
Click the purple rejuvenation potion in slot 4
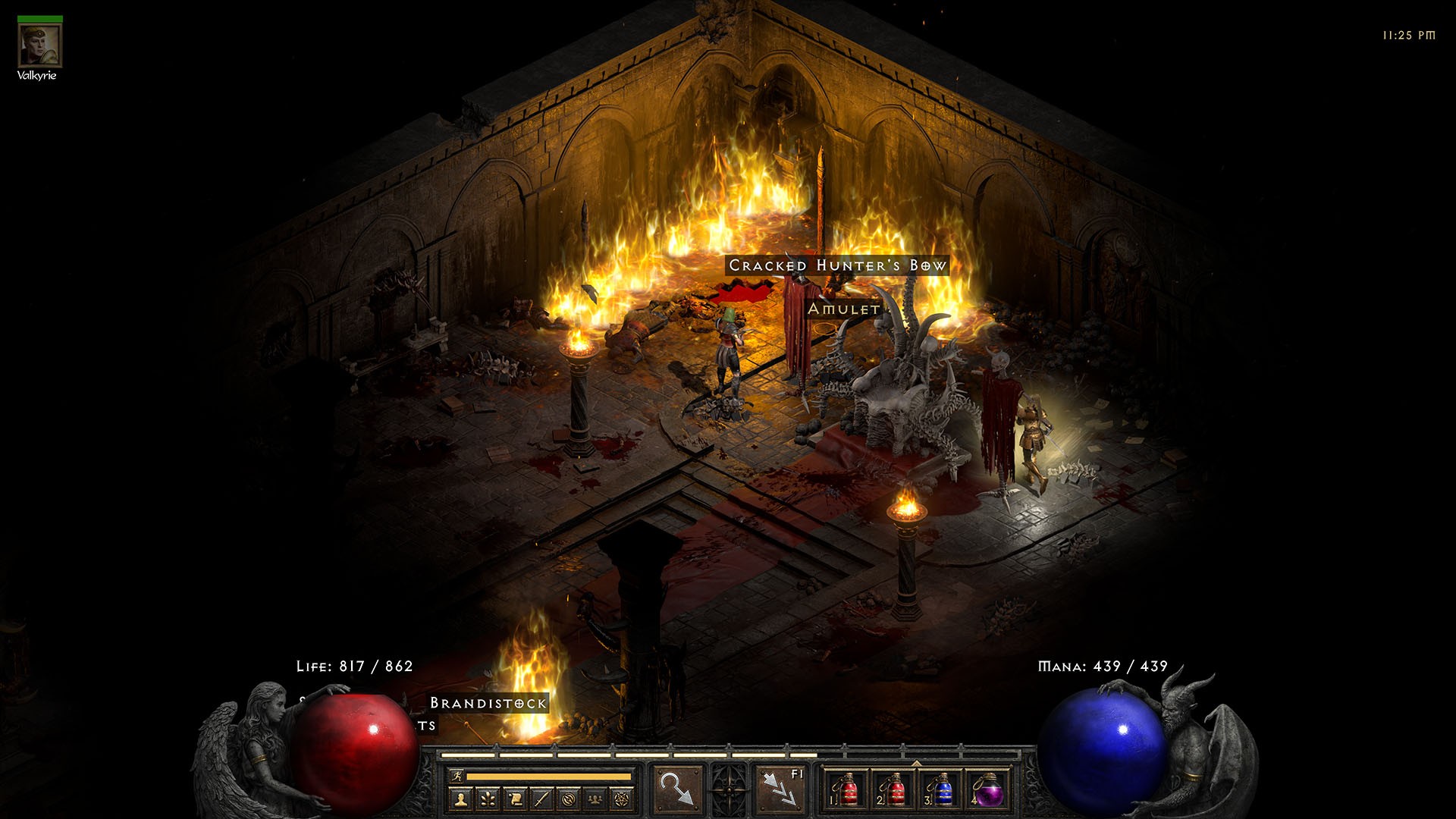(x=990, y=789)
